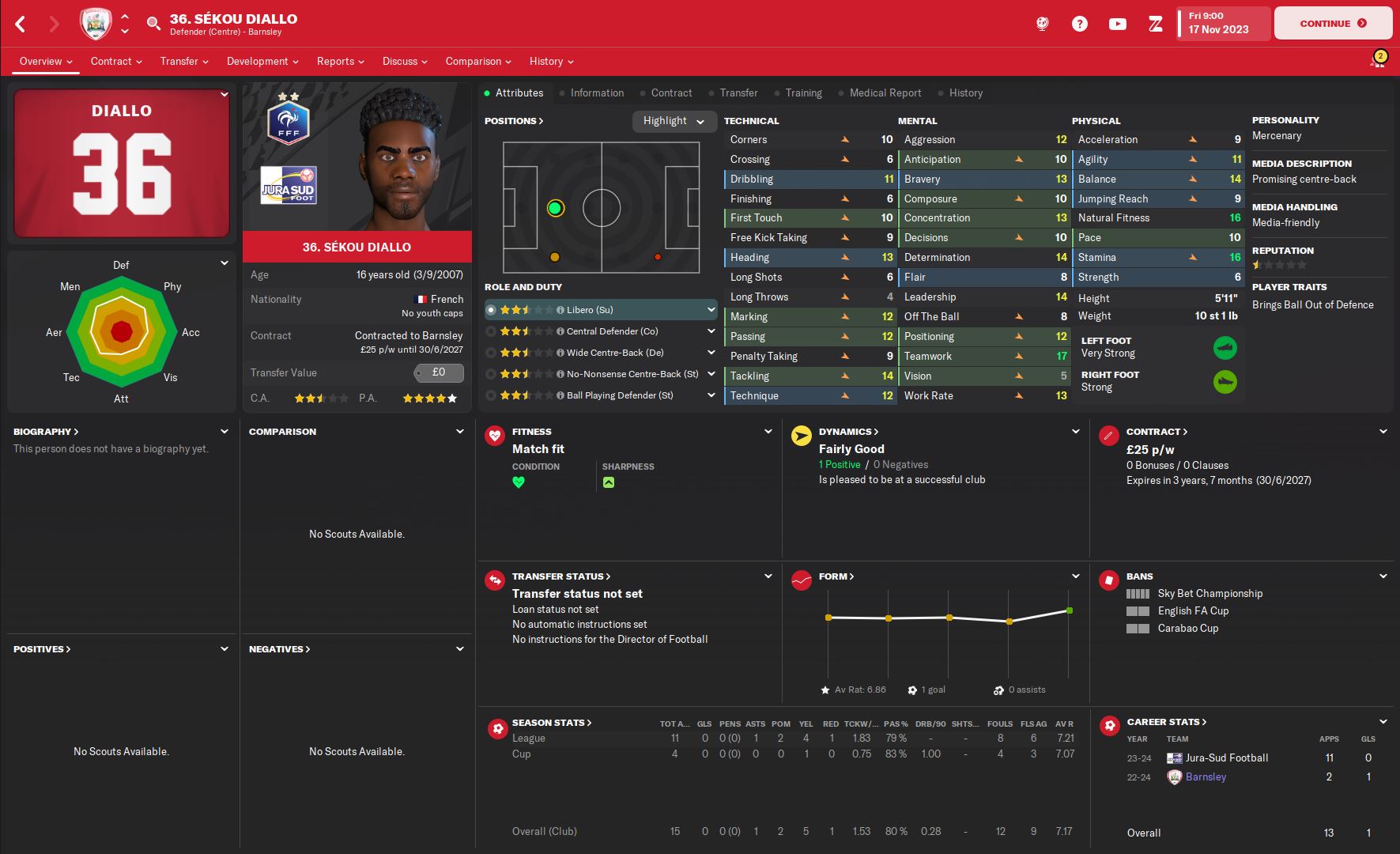This screenshot has width=1400, height=854.
Task: Click the search magnifier icon
Action: tap(153, 24)
